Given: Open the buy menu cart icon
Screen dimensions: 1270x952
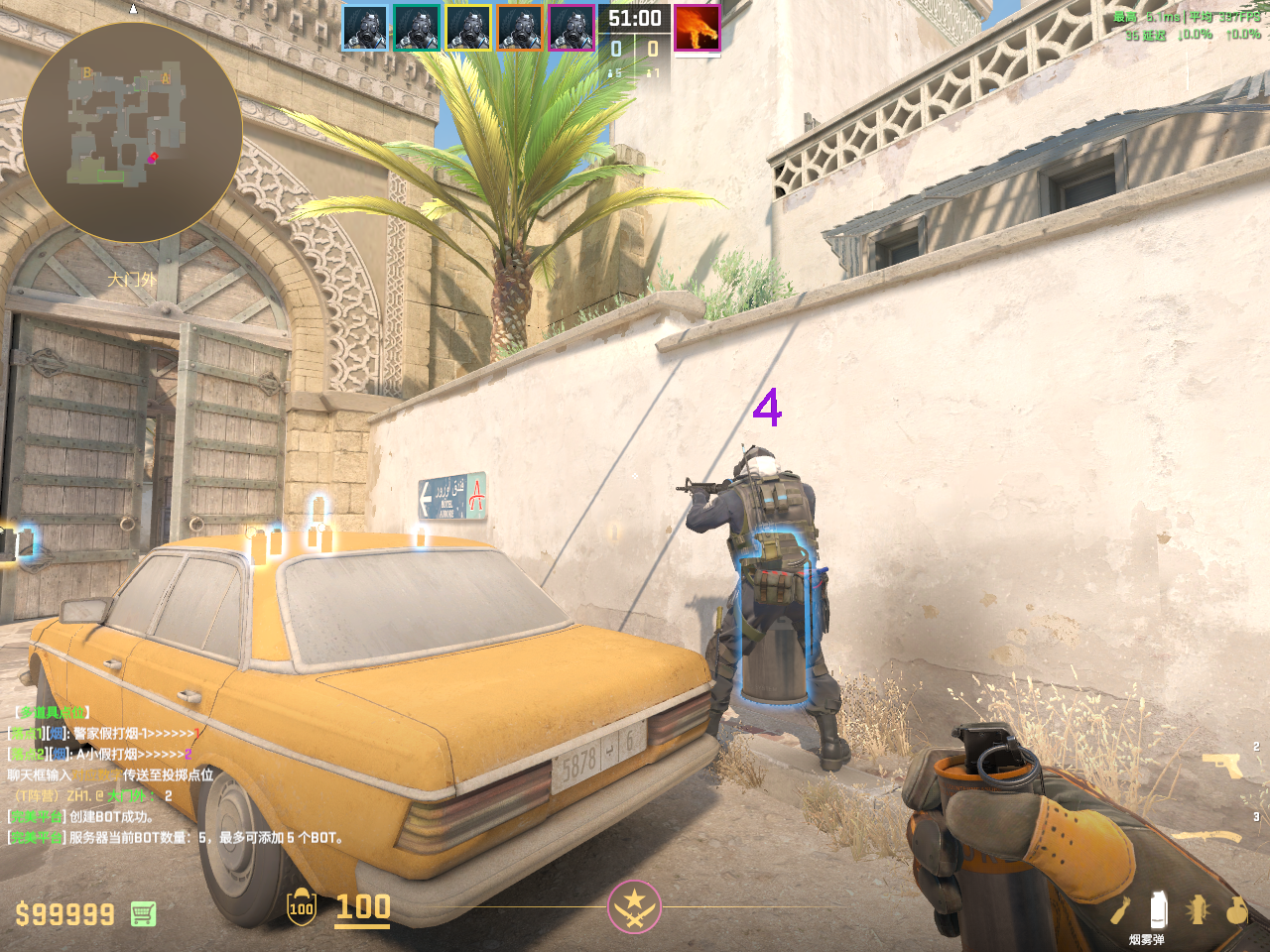Looking at the screenshot, I should coord(143,913).
